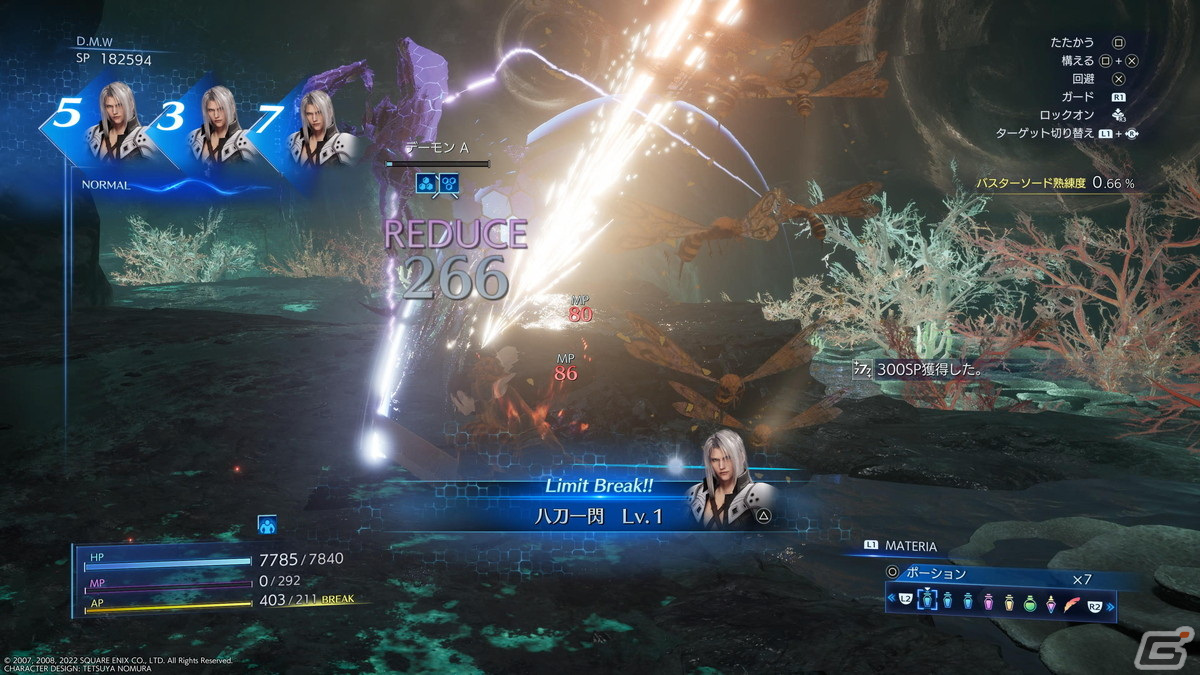Cycle the item bar right with the arrow
The height and width of the screenshot is (675, 1200).
point(1108,601)
